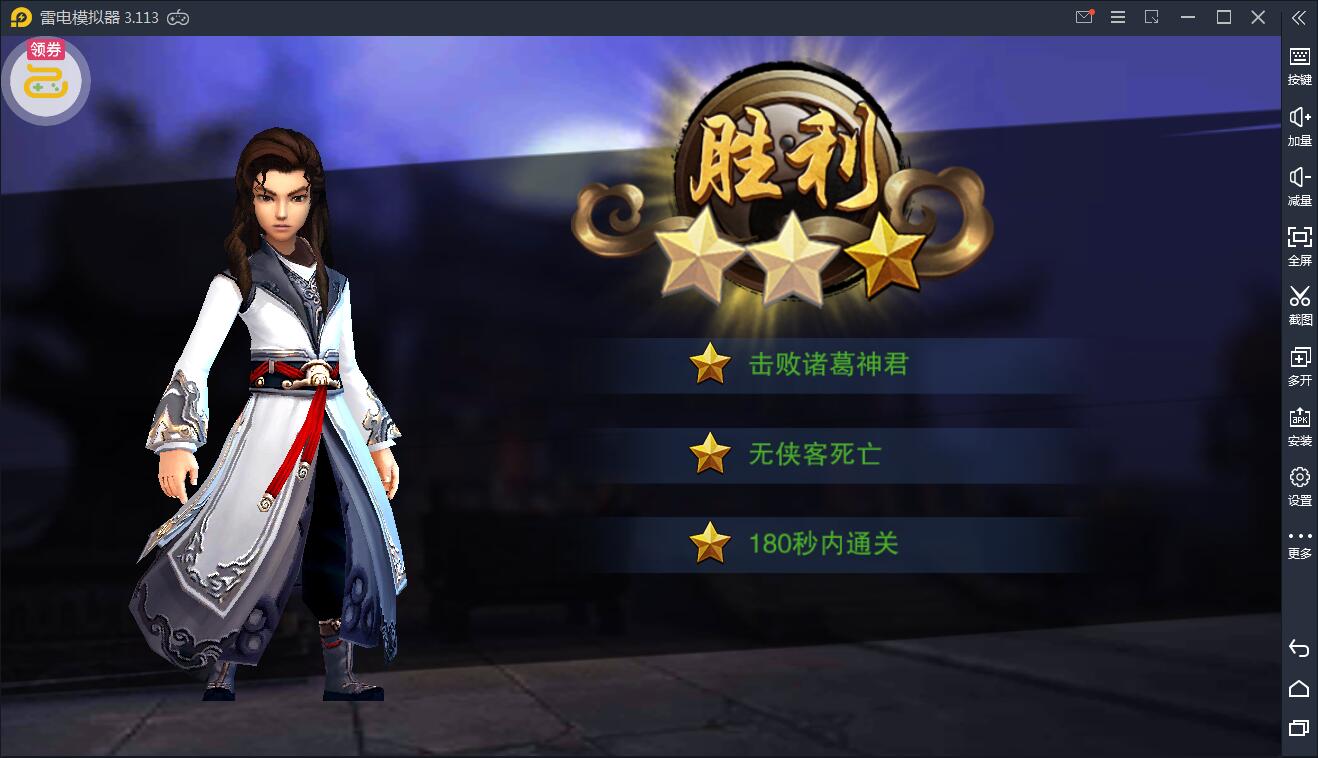Open the 领券 coupon floating button
Viewport: 1318px width, 758px height.
point(46,80)
